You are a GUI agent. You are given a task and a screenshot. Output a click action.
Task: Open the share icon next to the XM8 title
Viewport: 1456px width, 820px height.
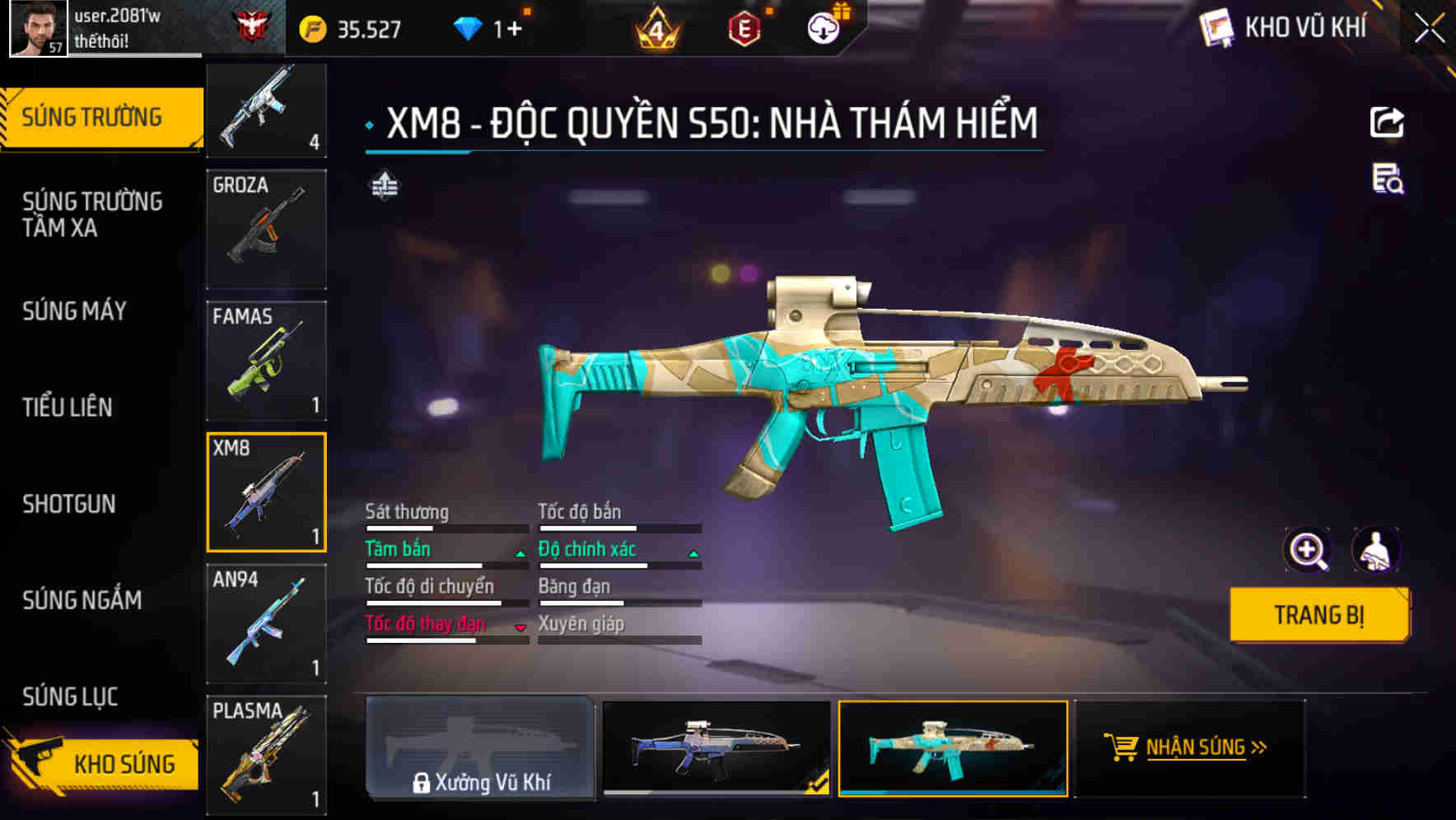coord(1388,122)
